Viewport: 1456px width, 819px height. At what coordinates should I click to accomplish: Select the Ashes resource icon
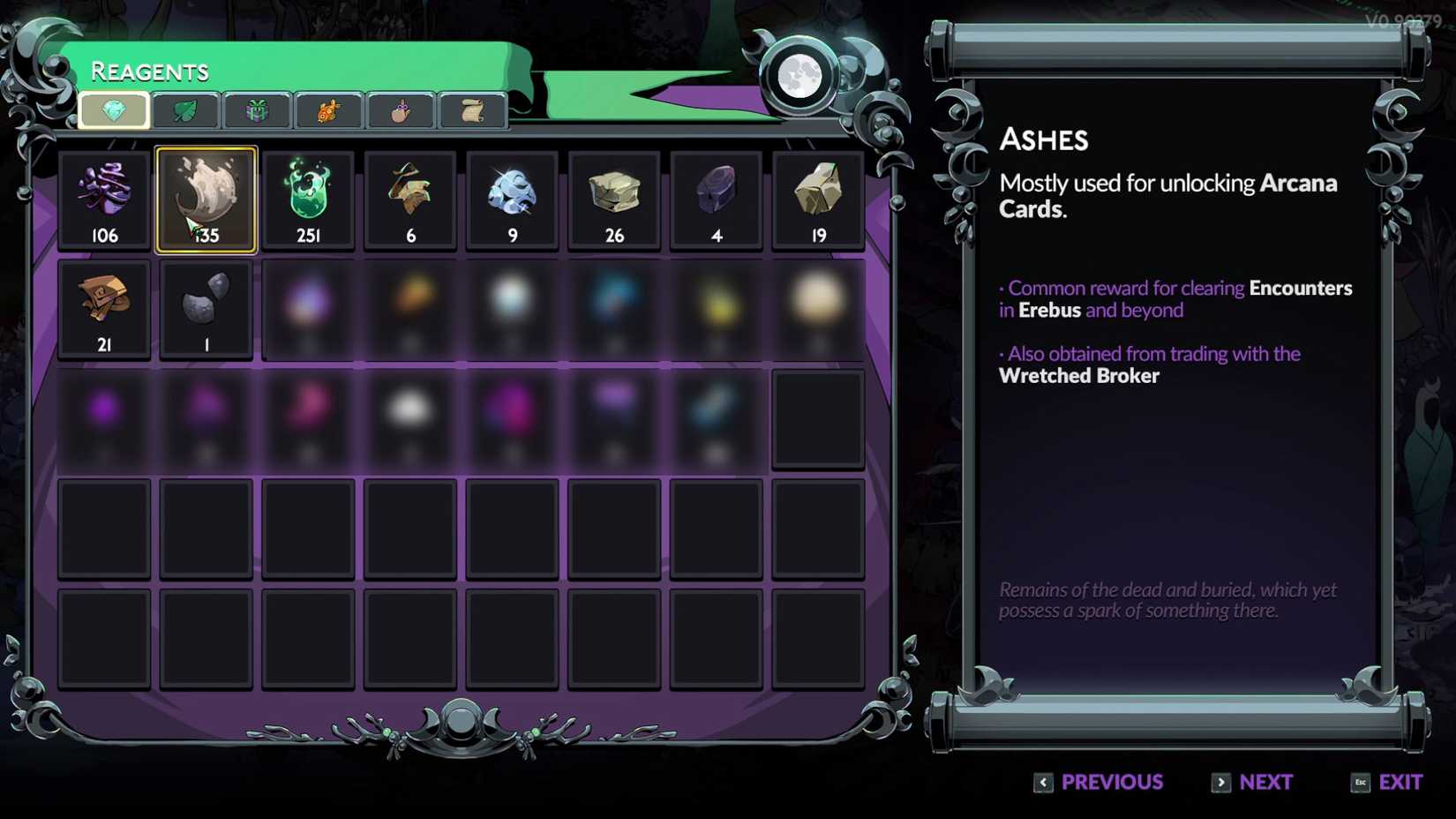[206, 199]
